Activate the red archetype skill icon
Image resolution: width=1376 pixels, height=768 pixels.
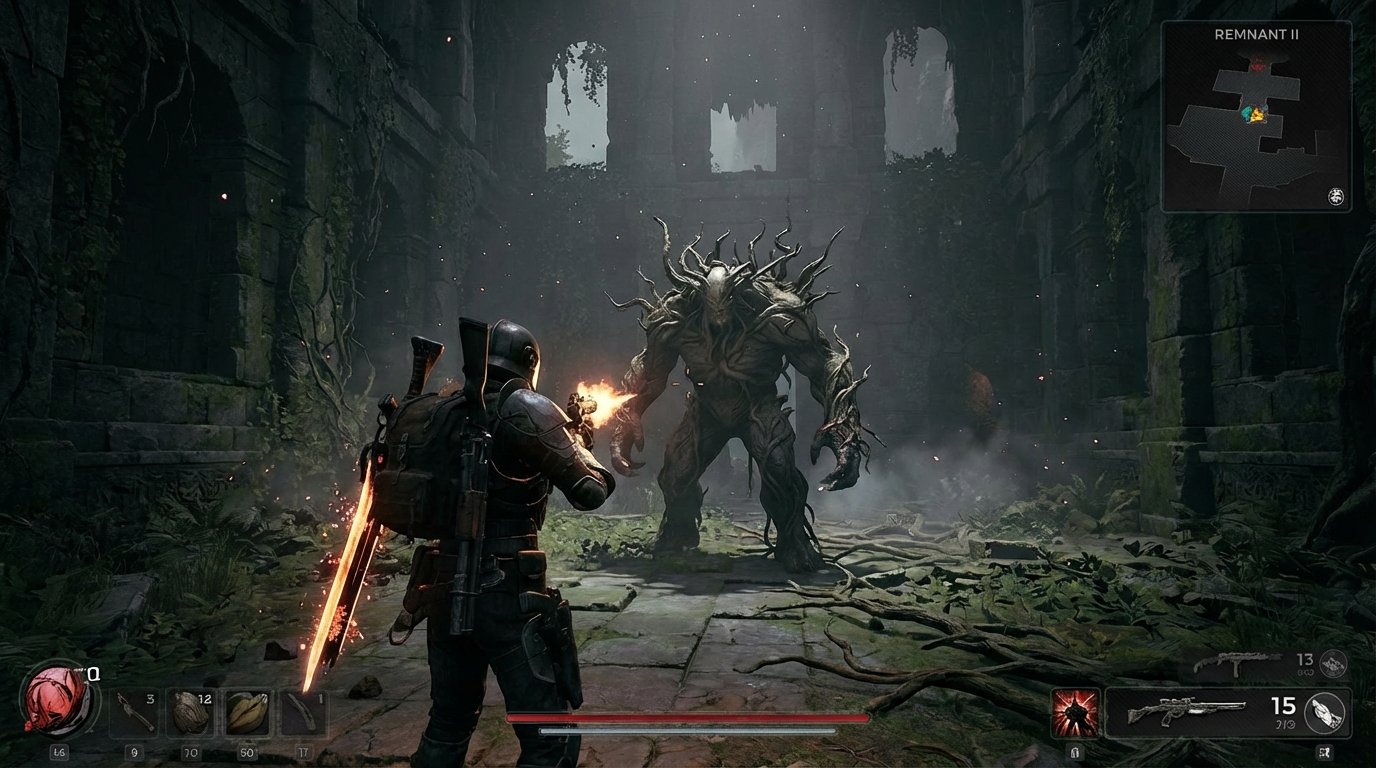[x=1075, y=711]
